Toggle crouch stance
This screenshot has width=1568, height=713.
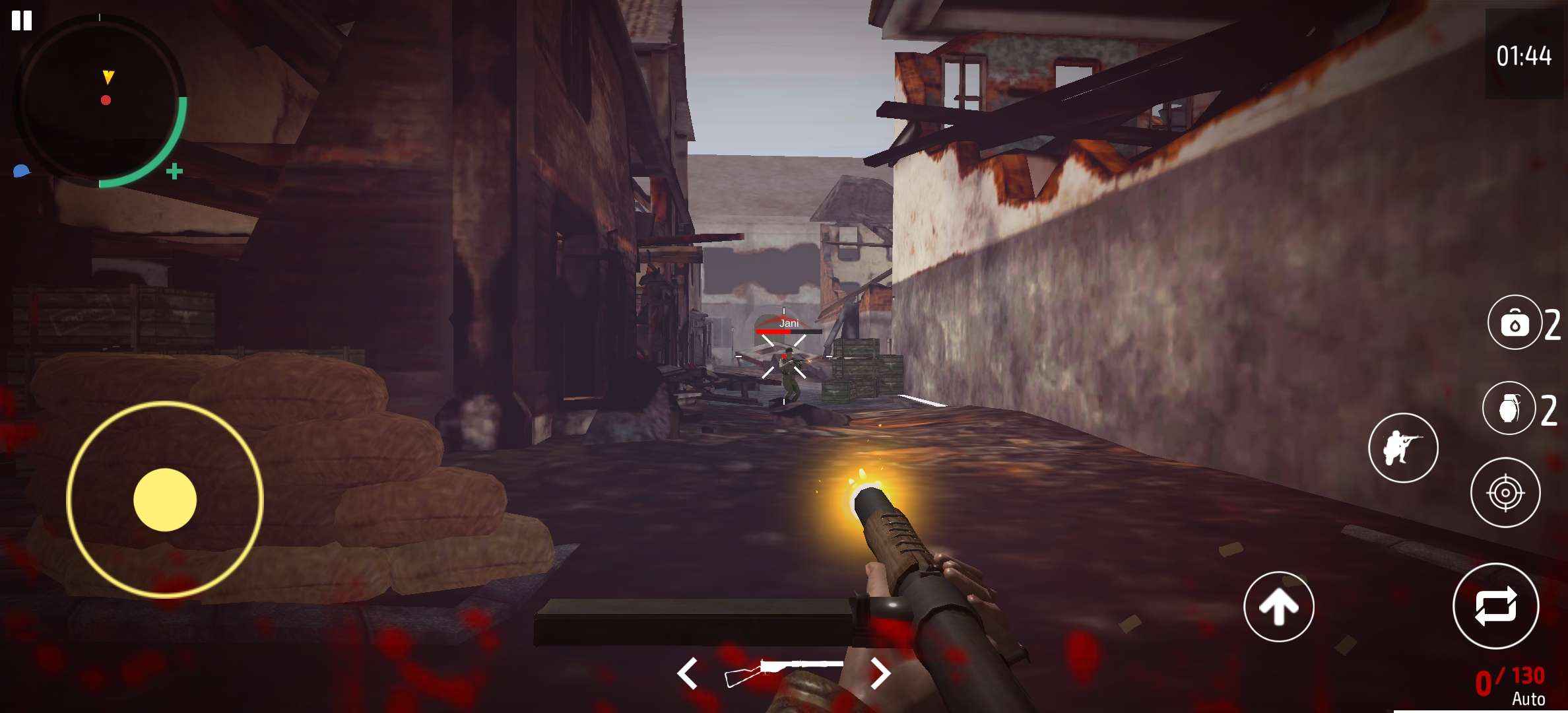point(1404,448)
